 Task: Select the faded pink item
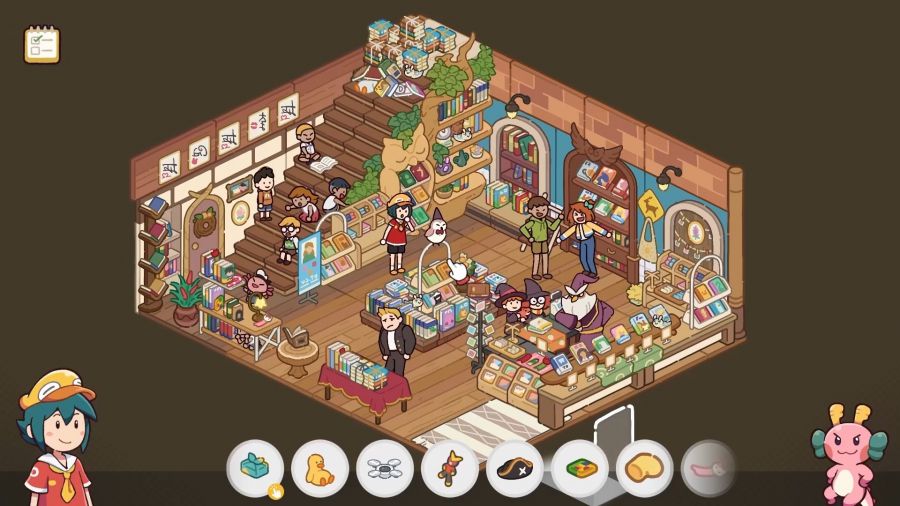[708, 468]
